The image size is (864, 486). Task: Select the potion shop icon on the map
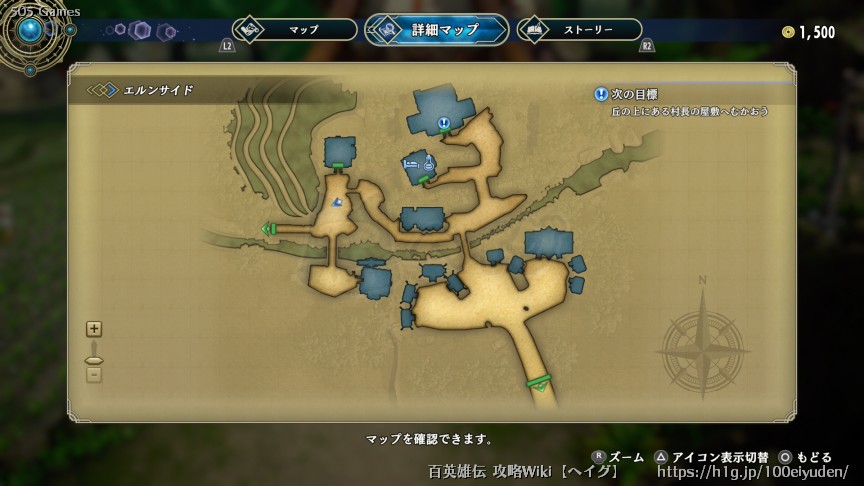pyautogui.click(x=428, y=163)
